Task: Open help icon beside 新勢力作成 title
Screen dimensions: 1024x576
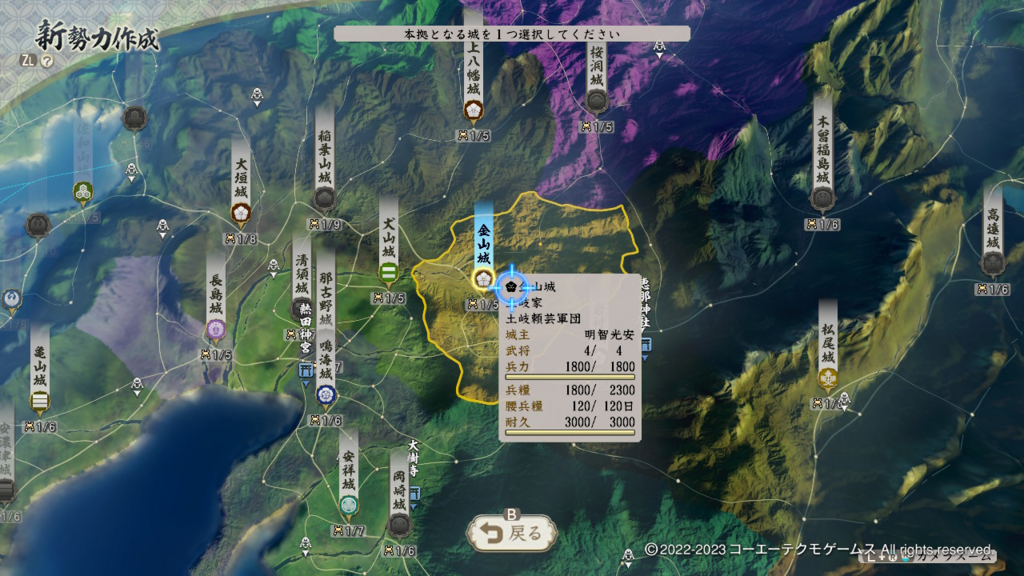Action: point(47,59)
